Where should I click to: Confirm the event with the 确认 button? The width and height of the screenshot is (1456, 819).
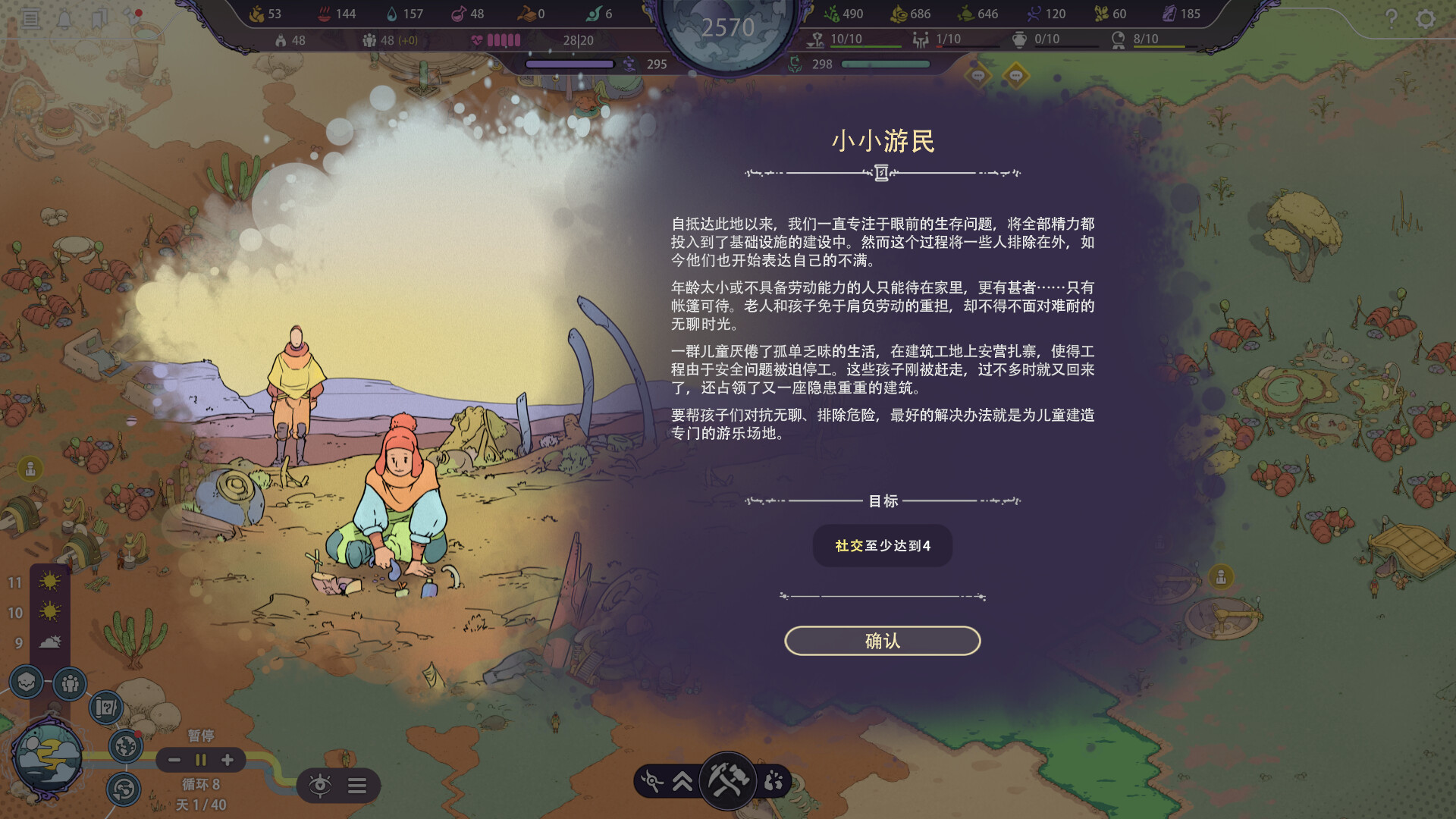pos(882,641)
